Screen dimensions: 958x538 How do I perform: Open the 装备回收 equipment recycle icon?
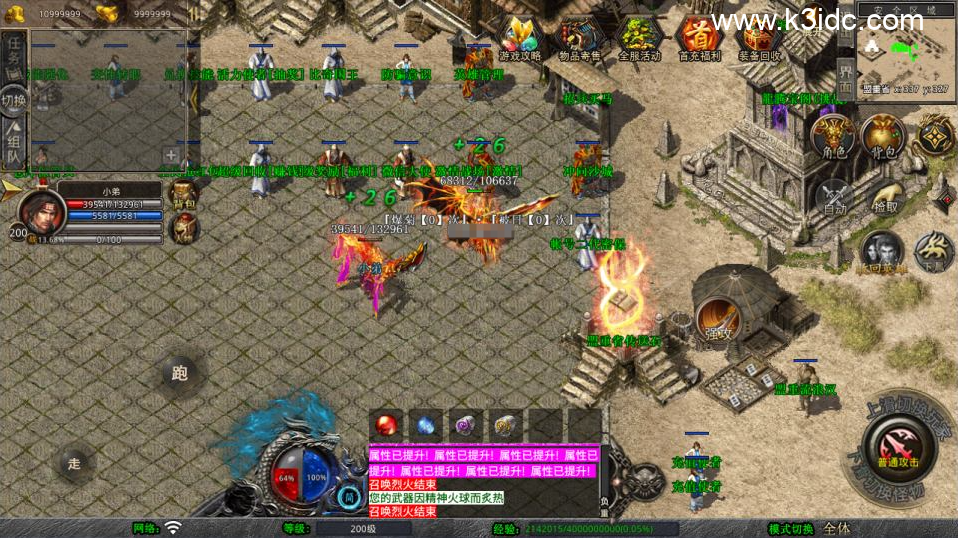coord(760,40)
